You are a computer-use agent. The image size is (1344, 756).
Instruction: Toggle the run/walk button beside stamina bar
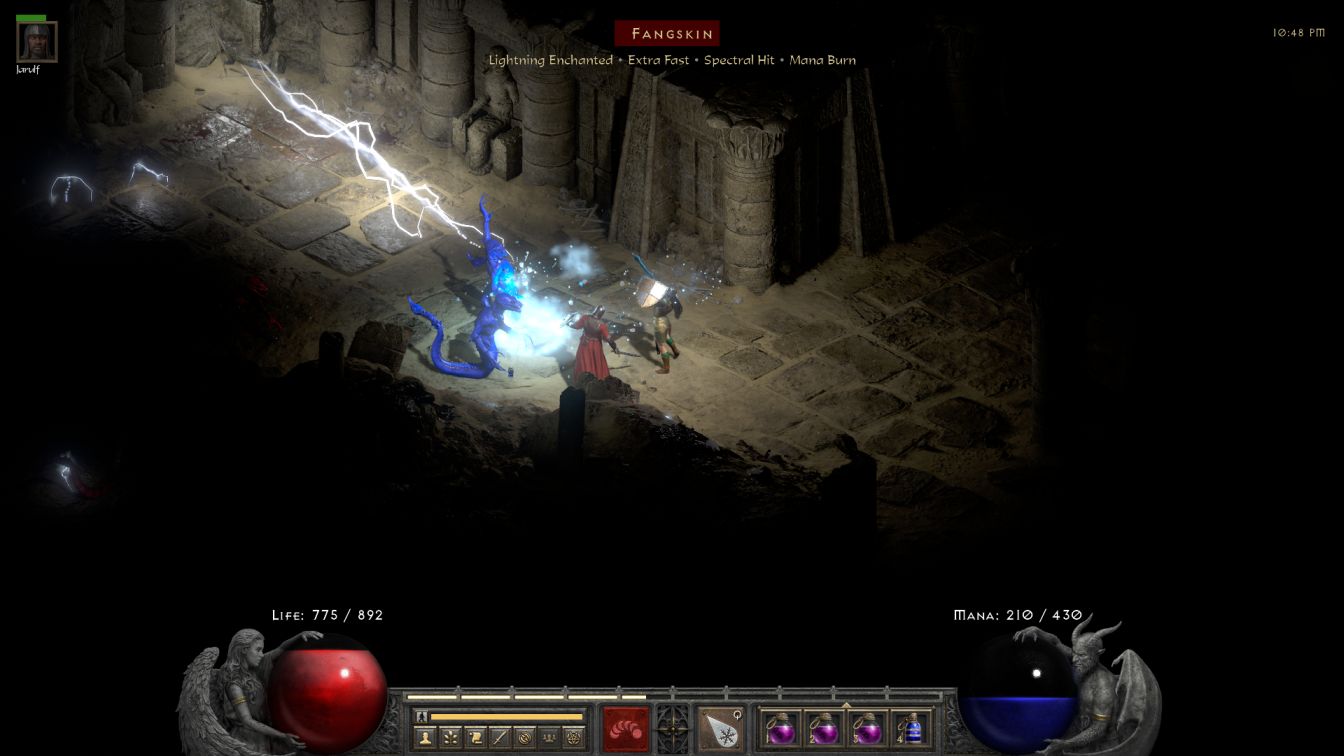point(422,716)
